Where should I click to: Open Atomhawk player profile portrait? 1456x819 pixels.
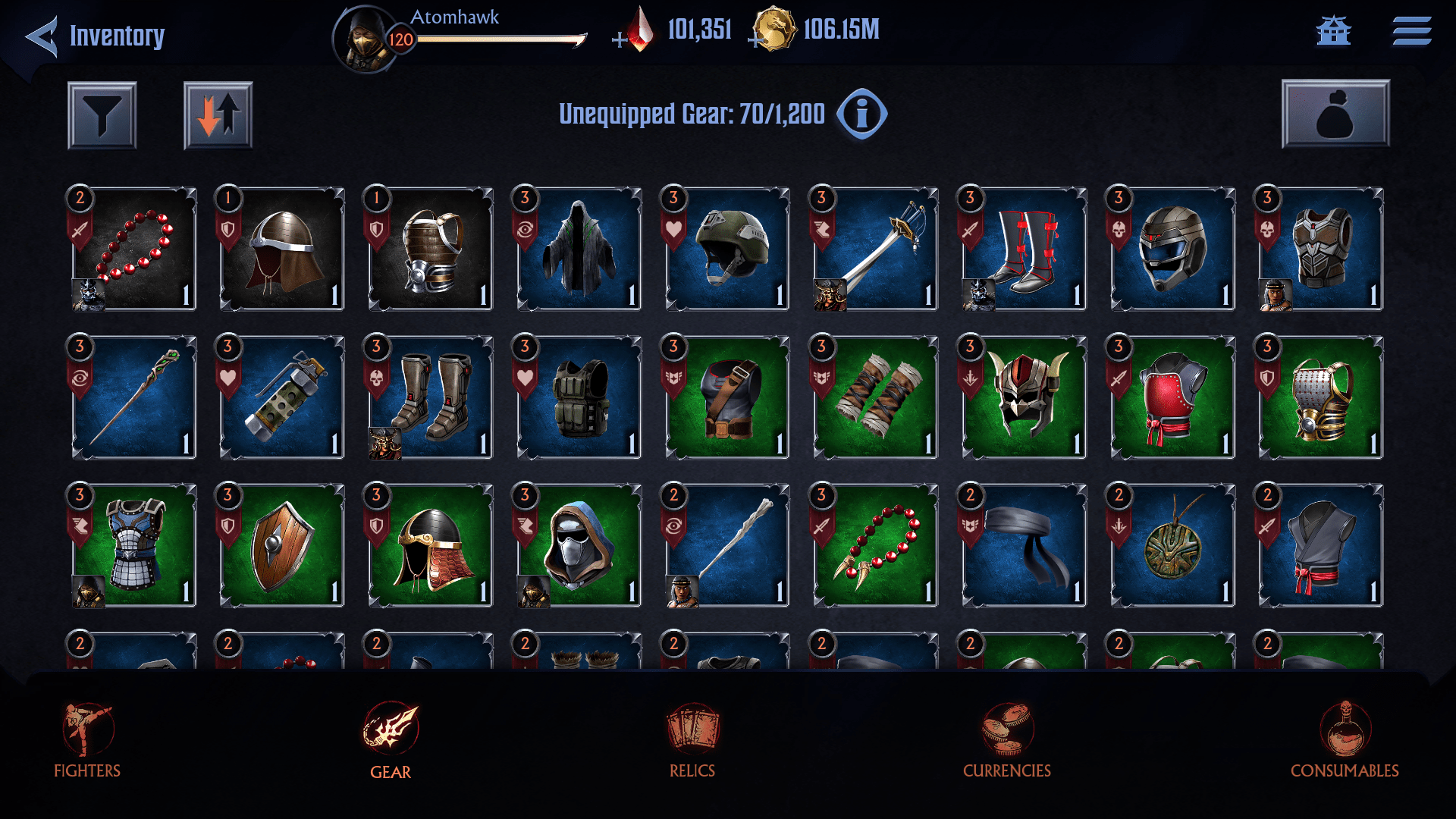click(365, 39)
